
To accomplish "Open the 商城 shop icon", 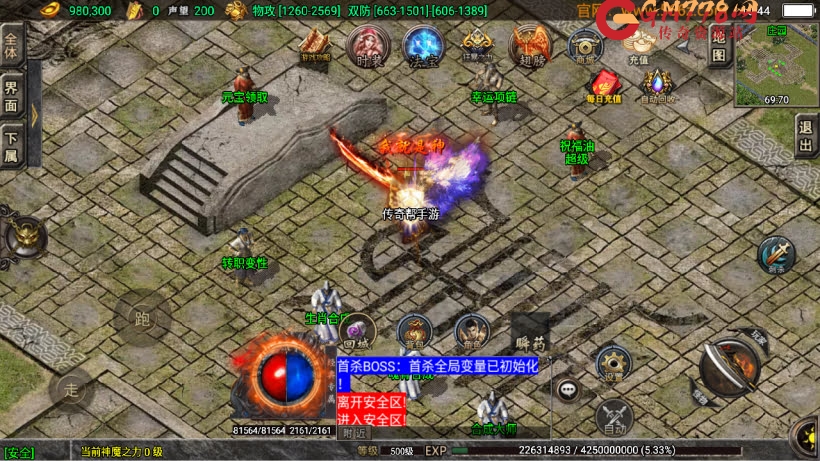I will (585, 45).
